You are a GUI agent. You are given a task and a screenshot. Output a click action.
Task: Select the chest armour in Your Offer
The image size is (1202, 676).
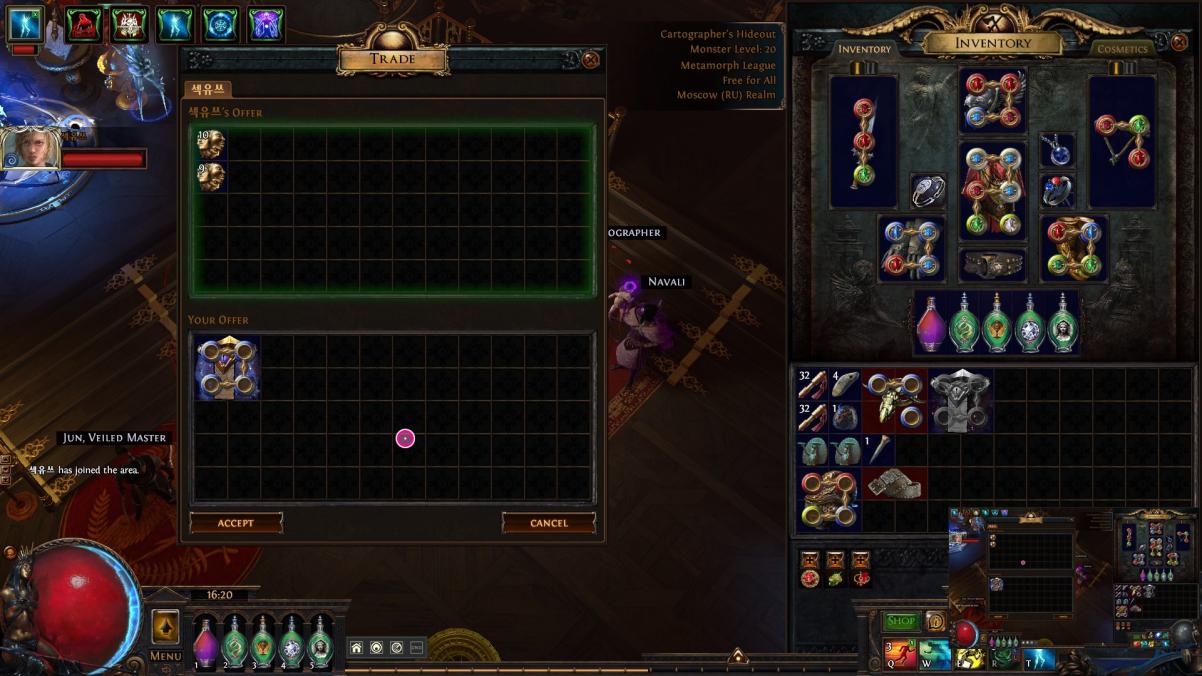(x=227, y=368)
